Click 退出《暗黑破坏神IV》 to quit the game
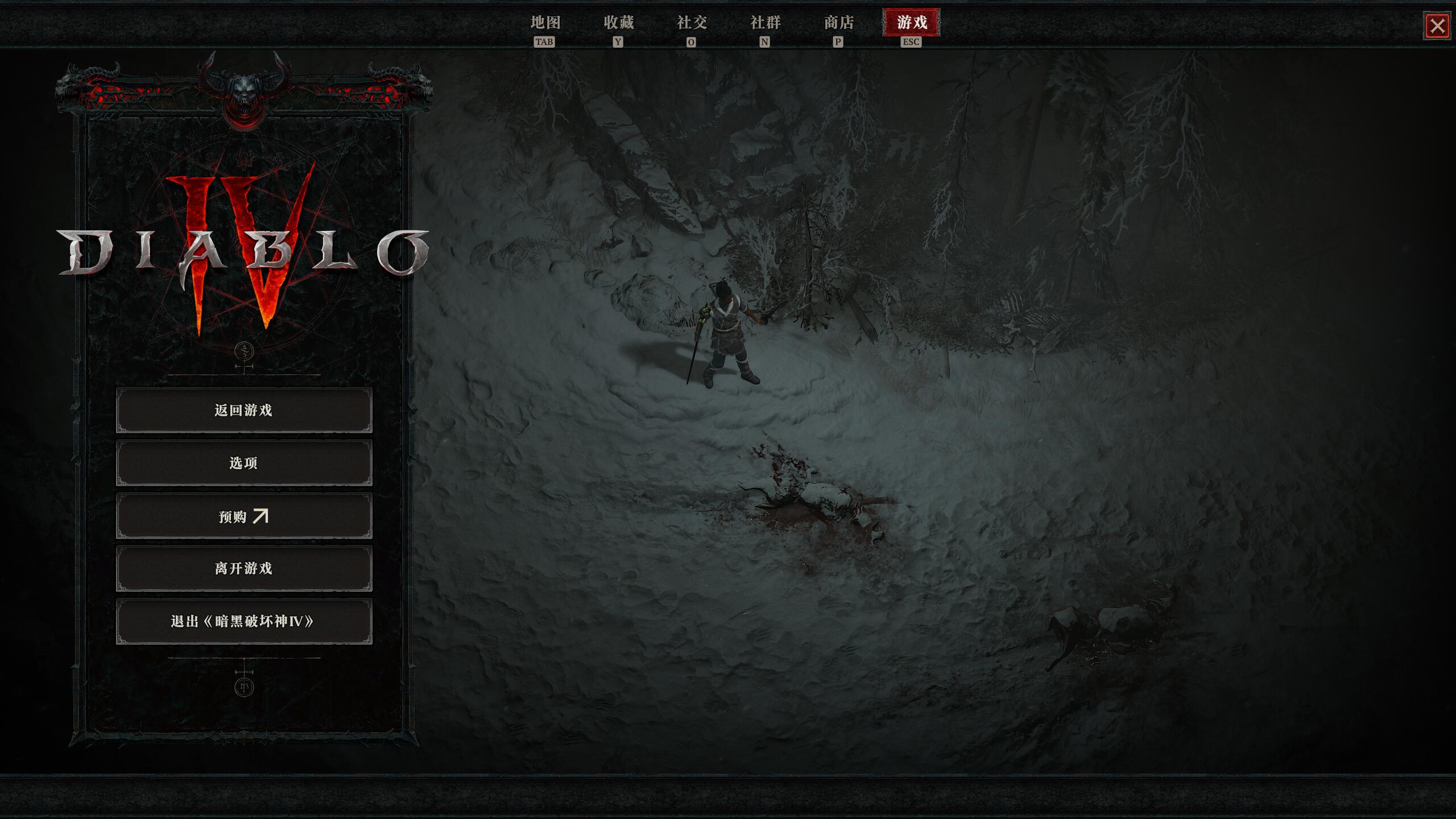 pos(244,622)
